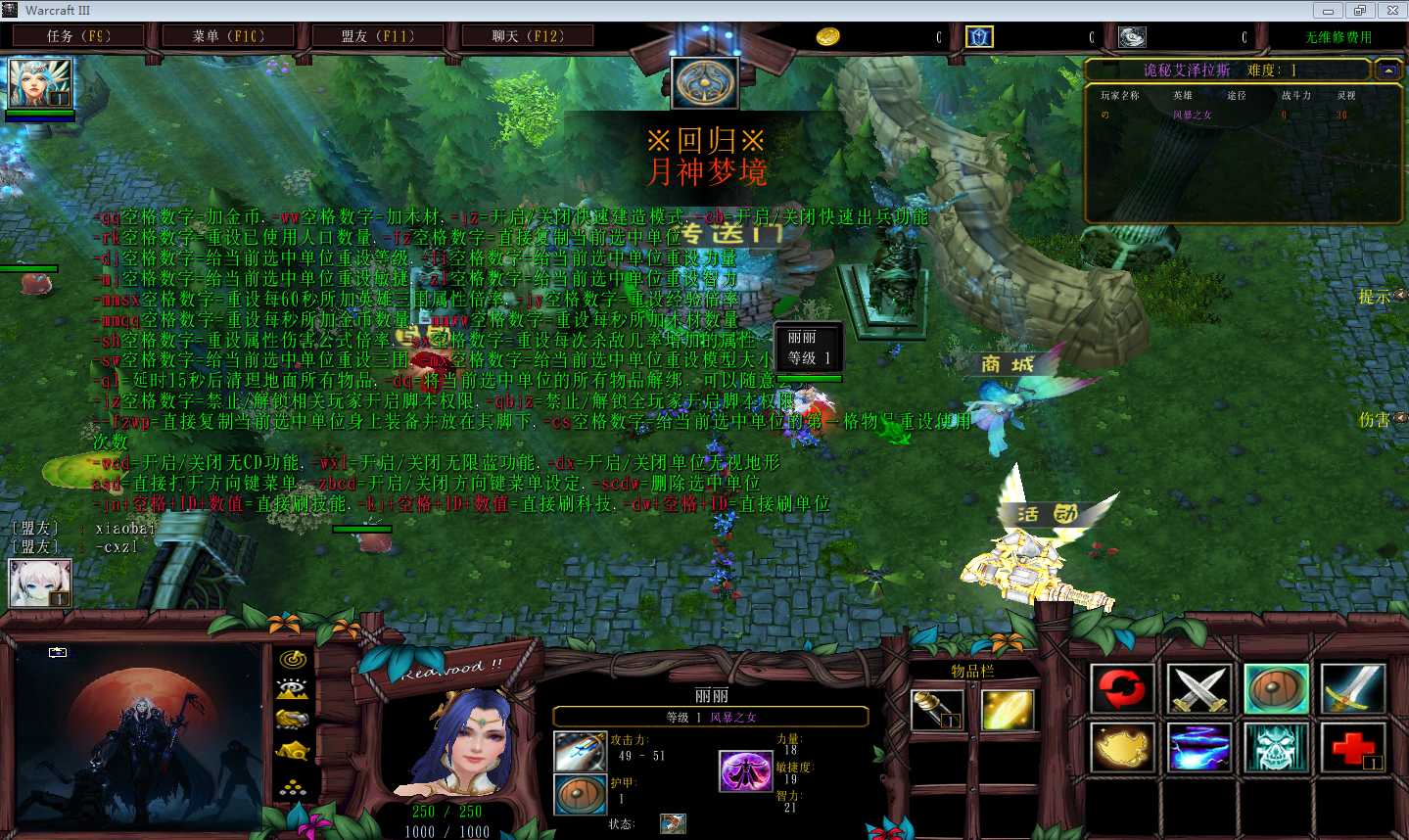The height and width of the screenshot is (840, 1409).
Task: Choose the crossed swords attack command
Action: [x=1198, y=688]
